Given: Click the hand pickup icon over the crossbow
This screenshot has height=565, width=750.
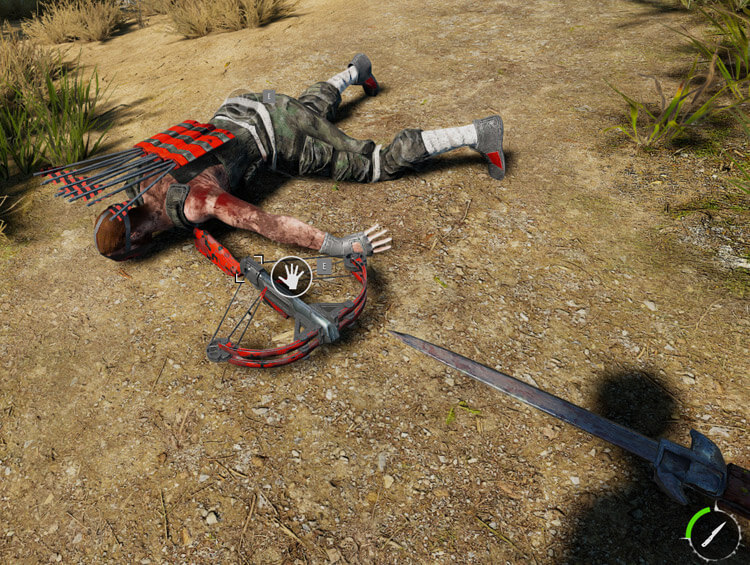Looking at the screenshot, I should click(x=292, y=275).
